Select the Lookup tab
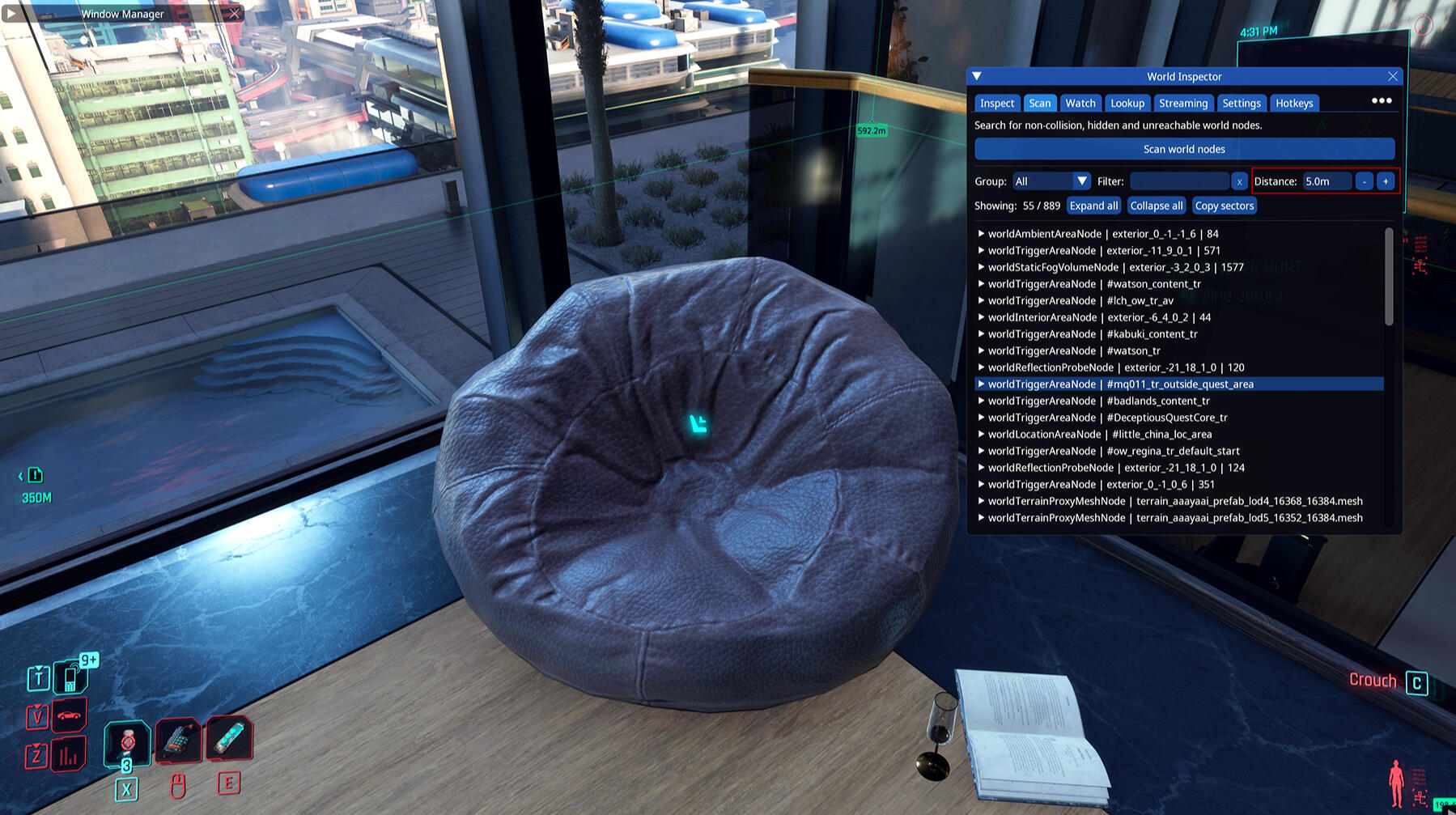This screenshot has height=815, width=1456. 1127,103
